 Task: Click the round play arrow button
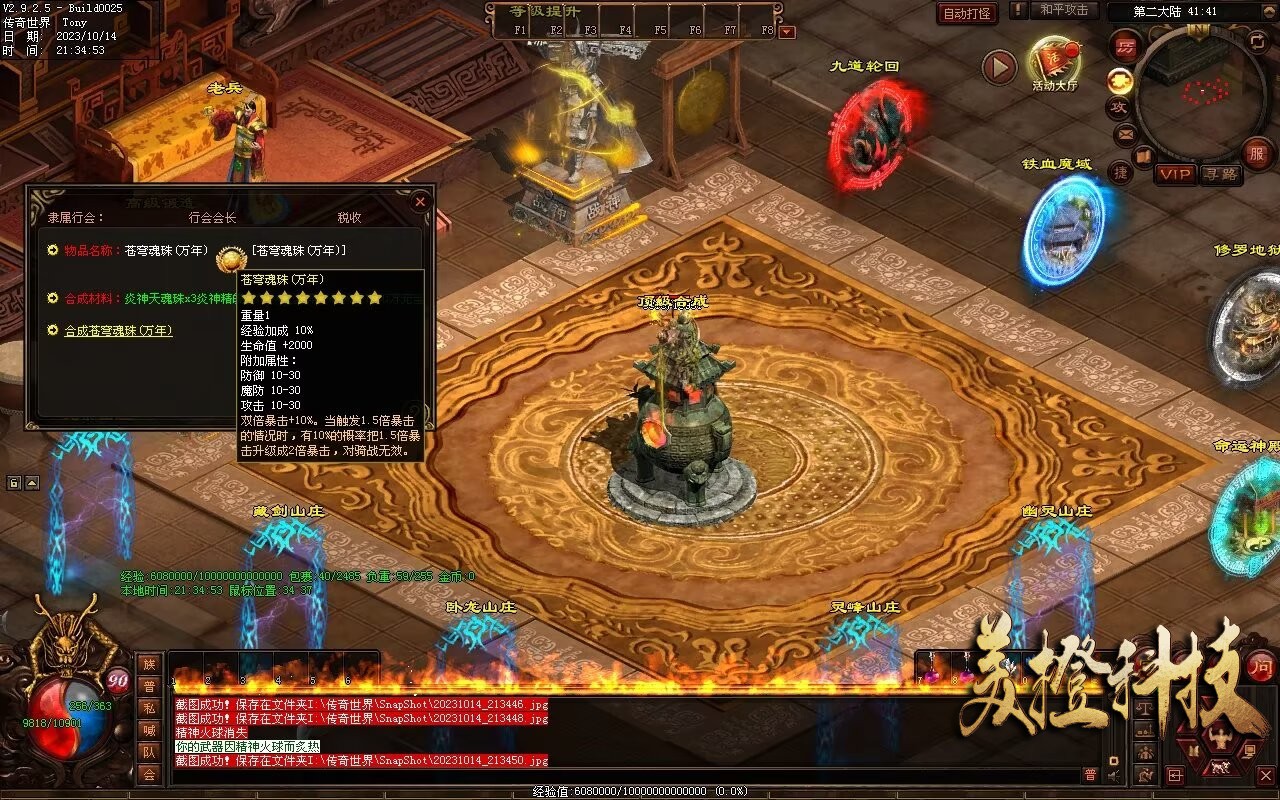(999, 67)
